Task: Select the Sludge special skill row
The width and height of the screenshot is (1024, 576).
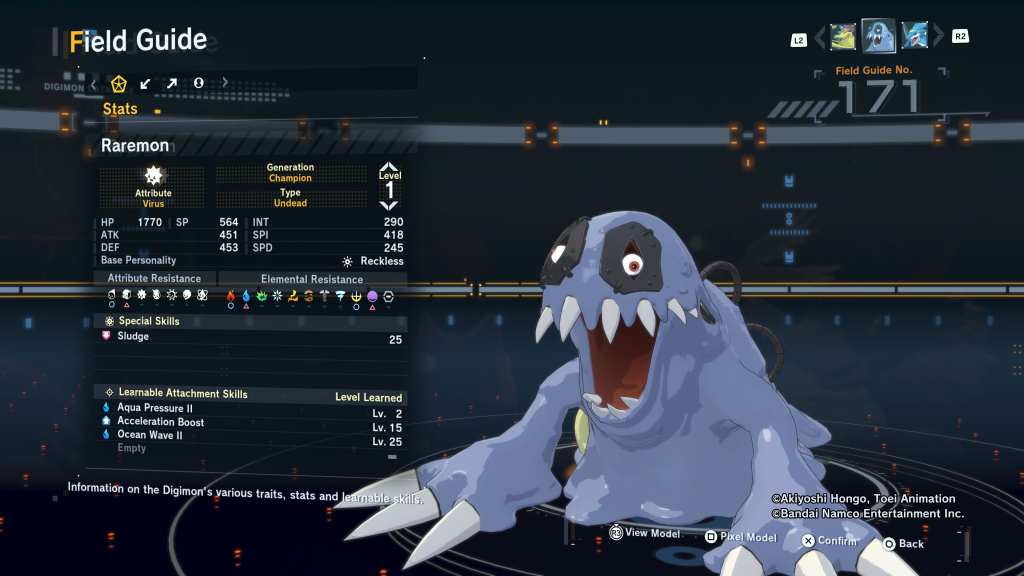Action: coord(250,338)
